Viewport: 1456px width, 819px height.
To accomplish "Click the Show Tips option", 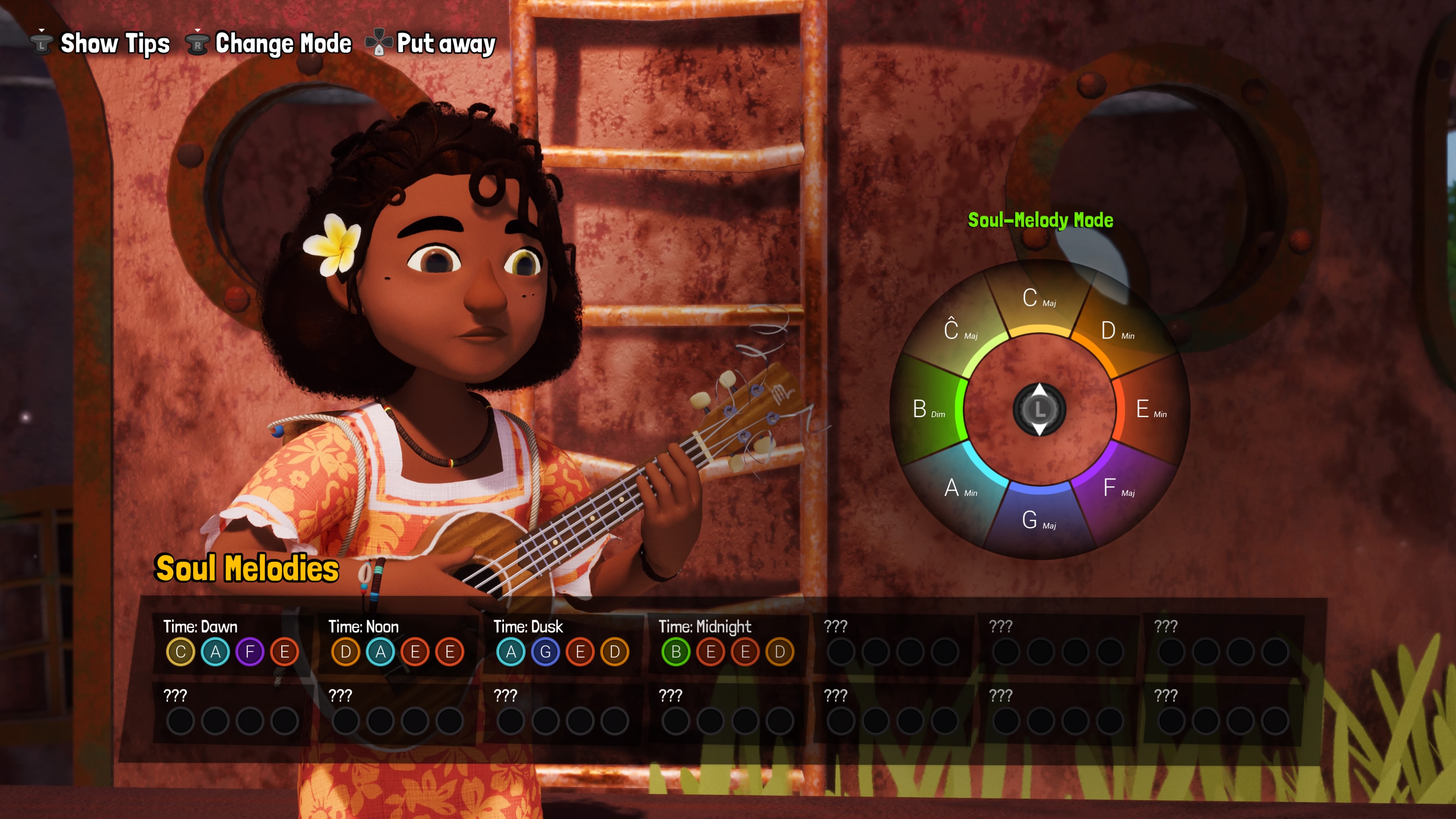I will tap(100, 44).
